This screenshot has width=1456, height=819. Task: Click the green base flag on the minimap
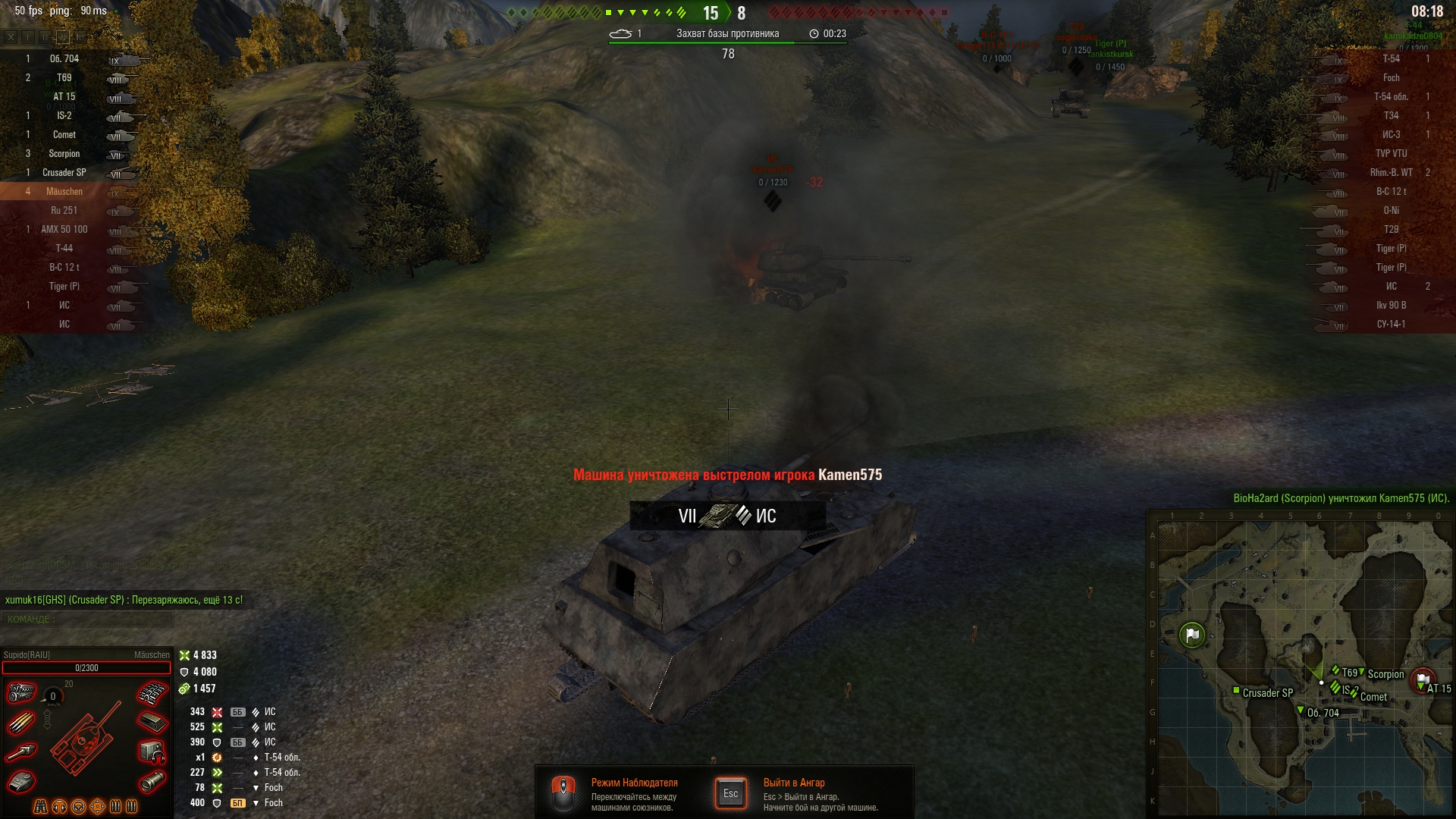click(x=1192, y=635)
